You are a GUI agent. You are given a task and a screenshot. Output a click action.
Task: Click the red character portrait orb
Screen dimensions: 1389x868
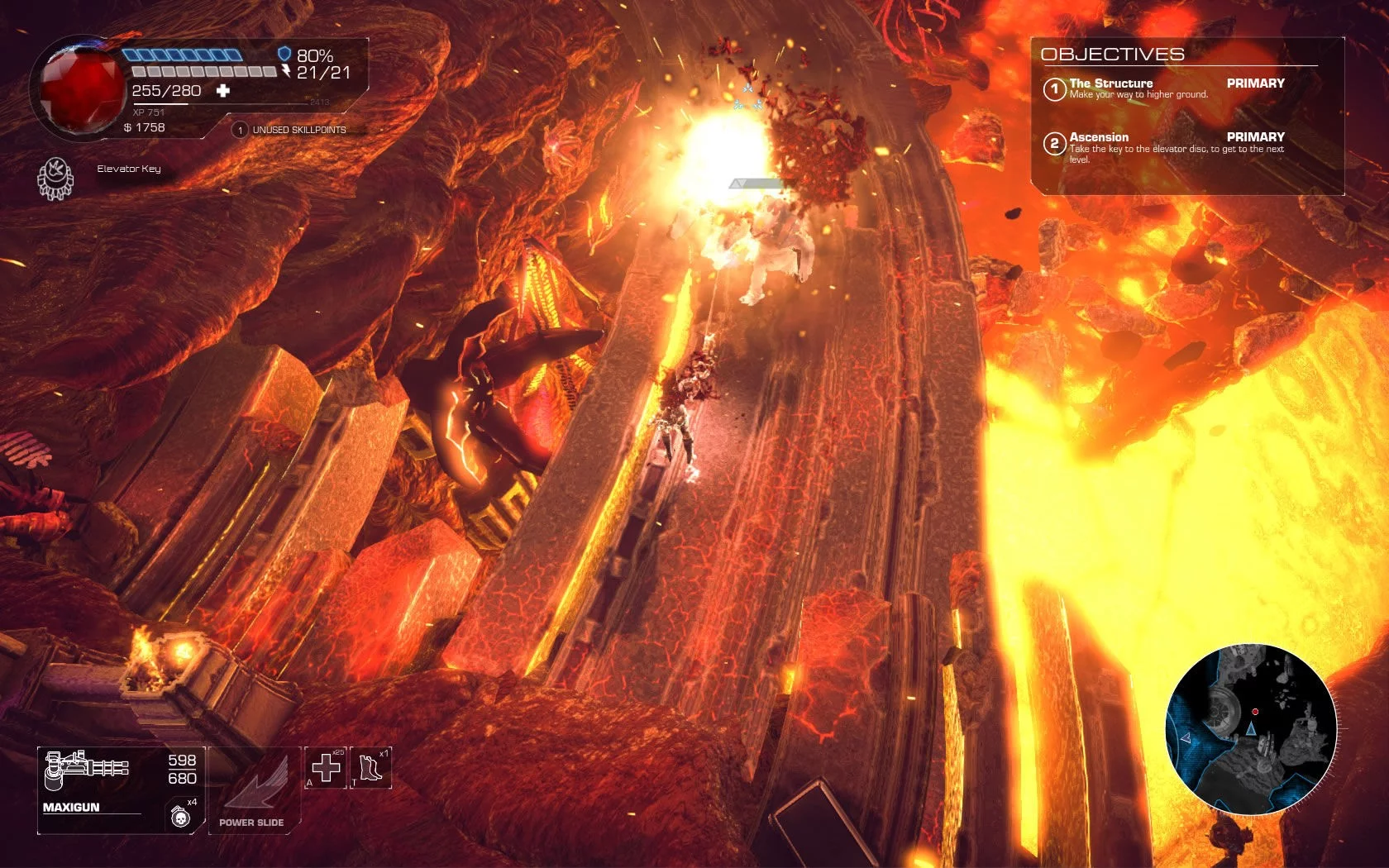[x=81, y=88]
